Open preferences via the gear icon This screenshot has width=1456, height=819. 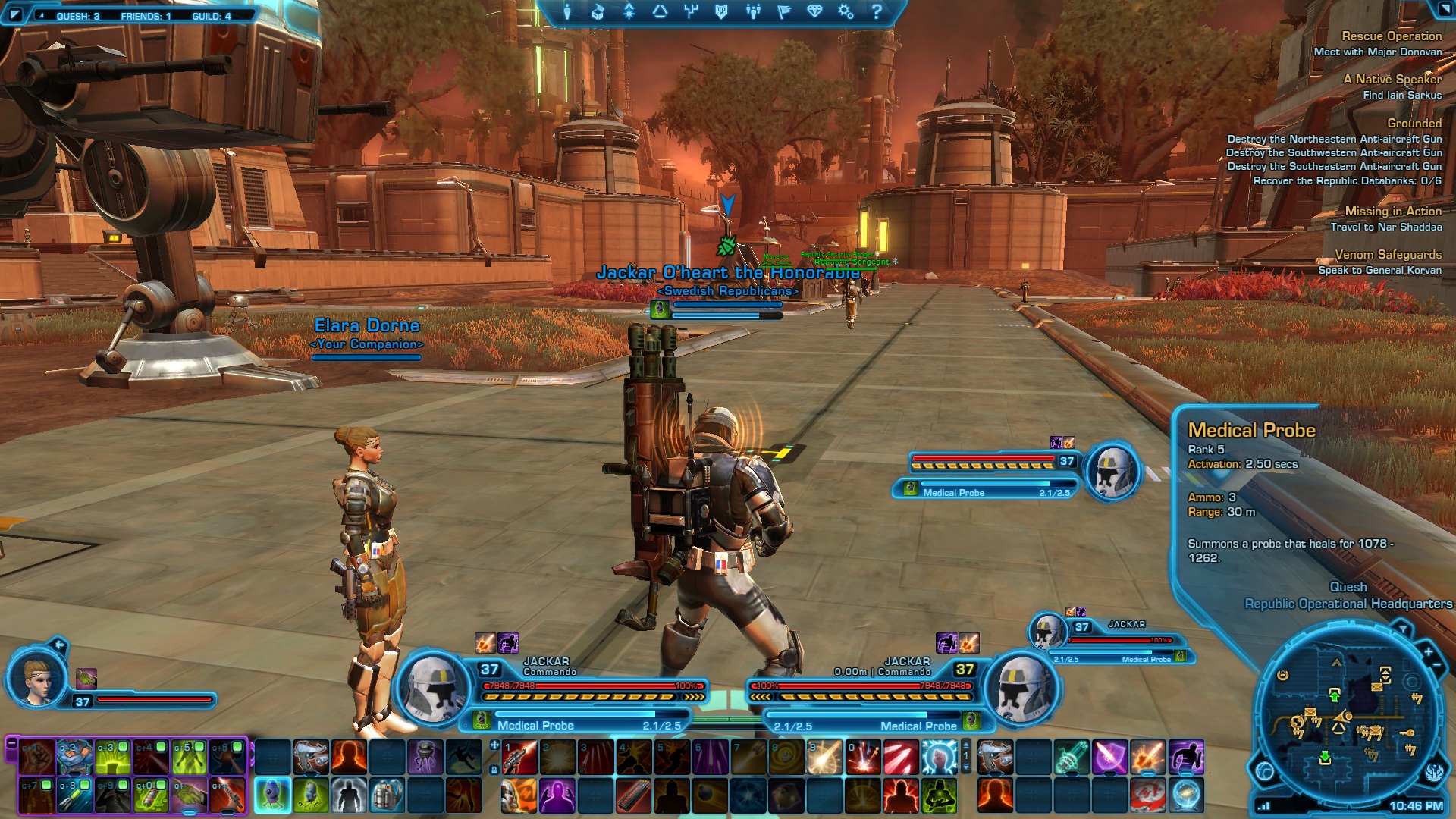pyautogui.click(x=846, y=12)
